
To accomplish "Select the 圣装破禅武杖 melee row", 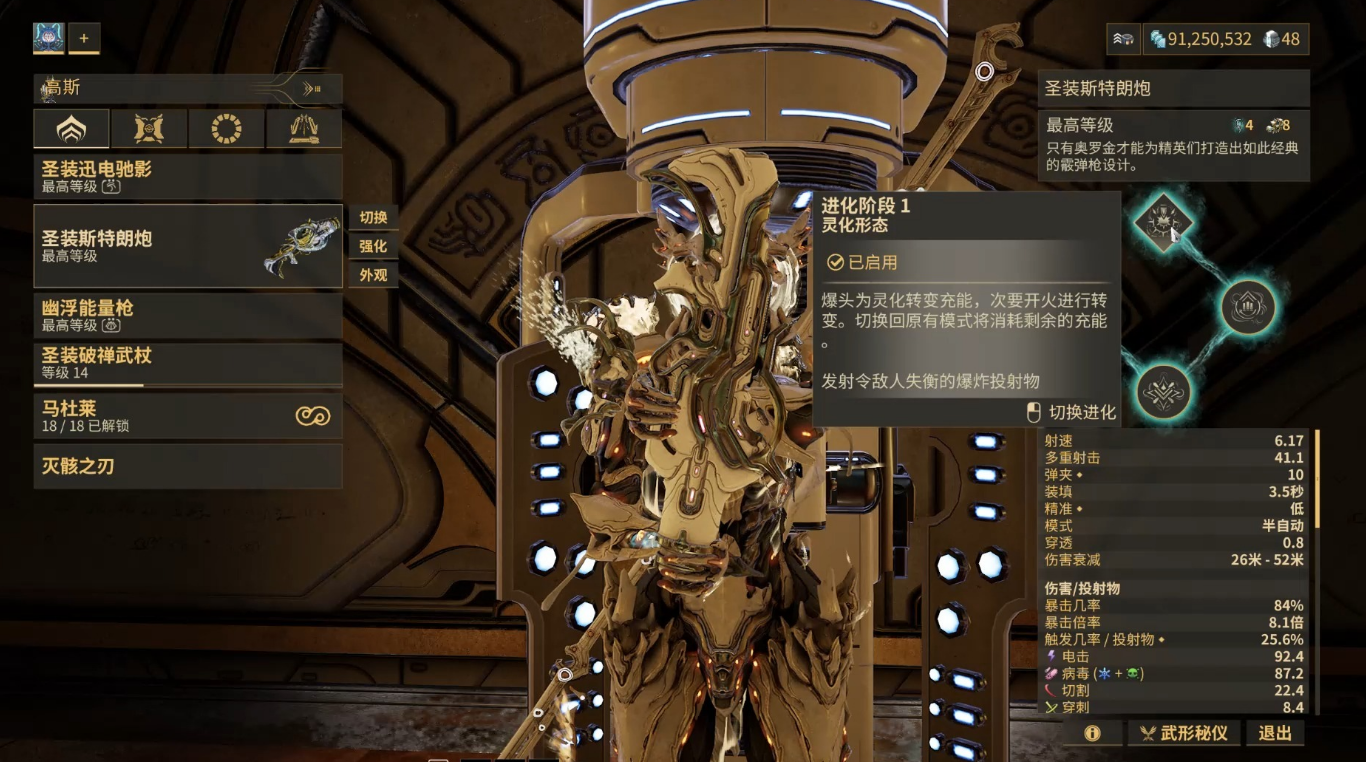I will tap(188, 364).
